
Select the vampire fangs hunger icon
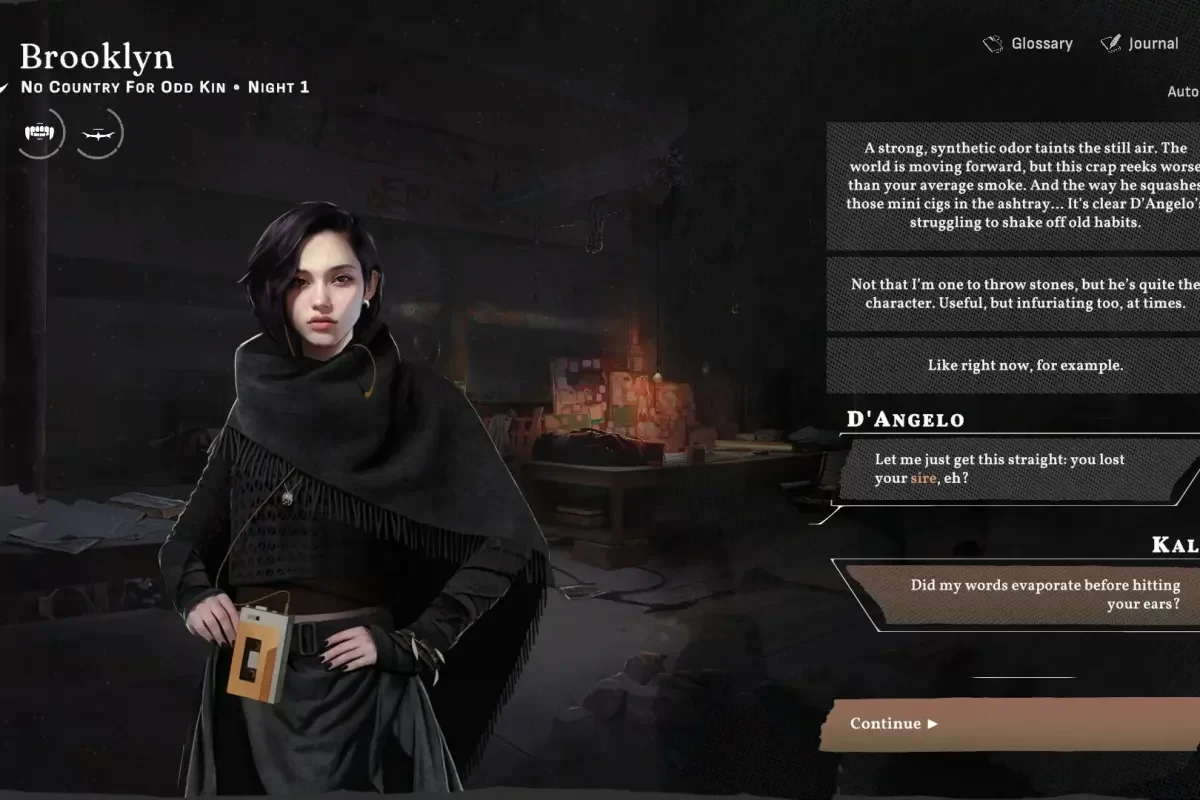click(40, 133)
